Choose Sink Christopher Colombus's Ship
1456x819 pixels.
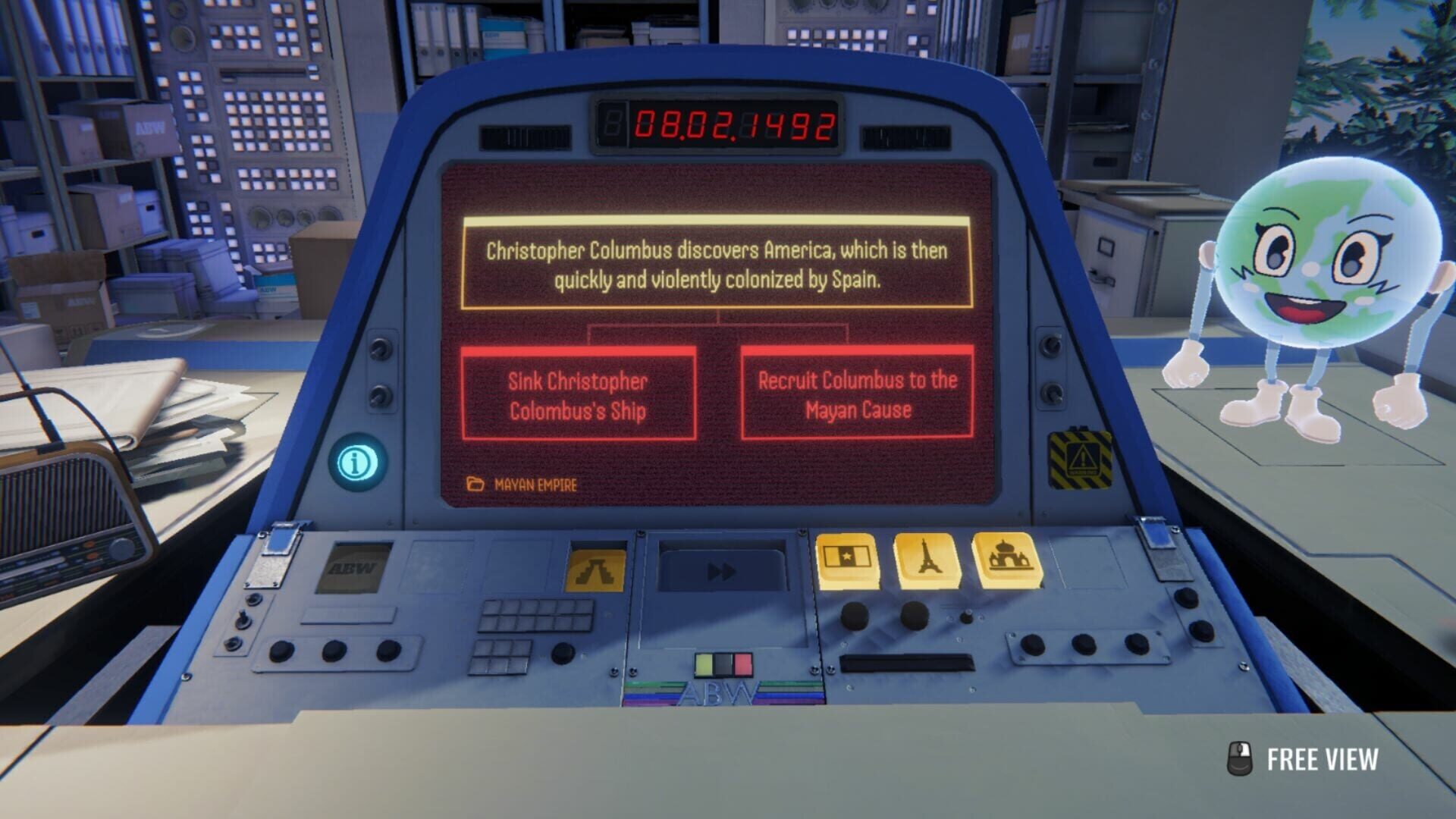pyautogui.click(x=578, y=394)
